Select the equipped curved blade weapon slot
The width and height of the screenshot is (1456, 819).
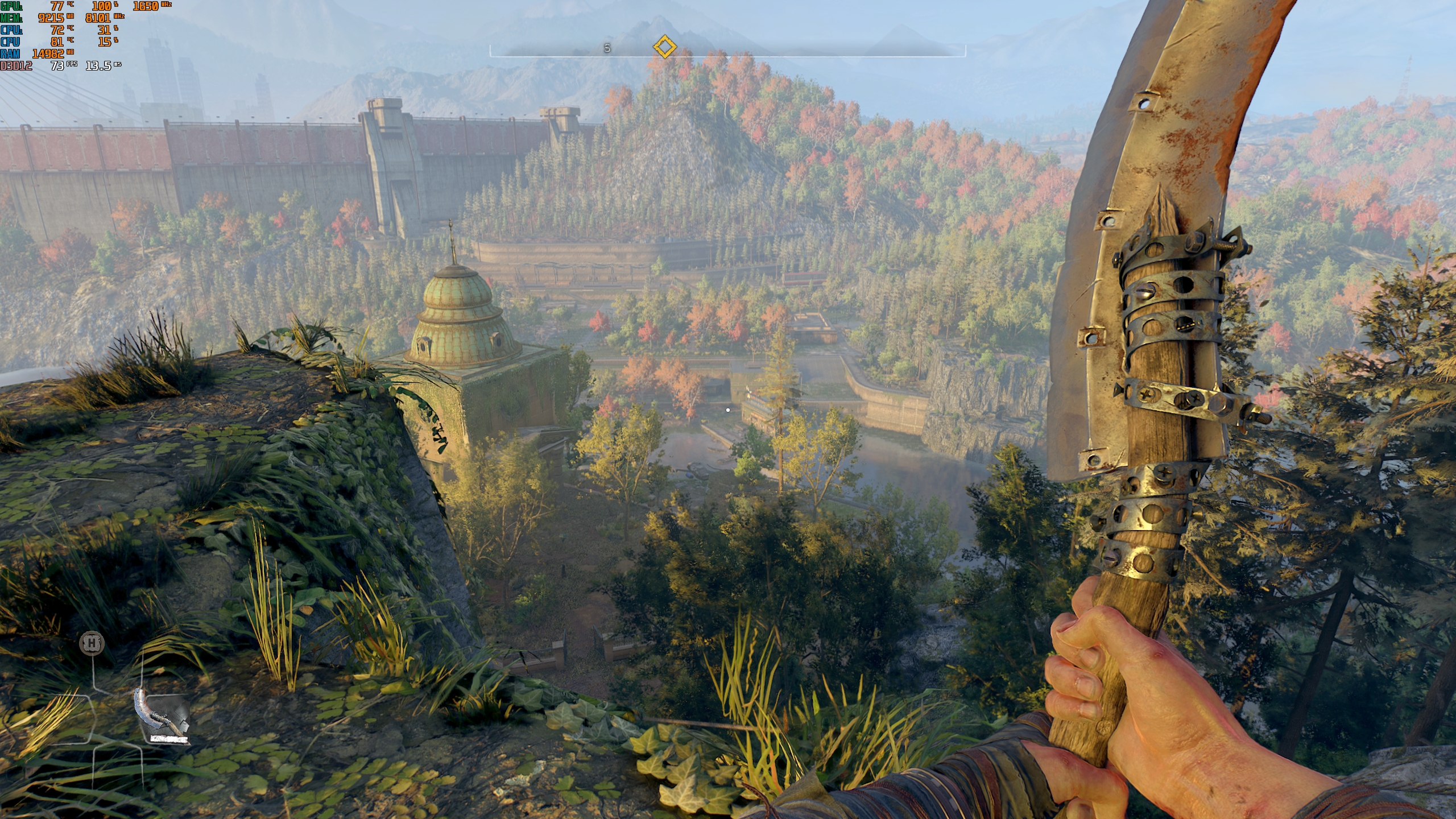click(162, 717)
